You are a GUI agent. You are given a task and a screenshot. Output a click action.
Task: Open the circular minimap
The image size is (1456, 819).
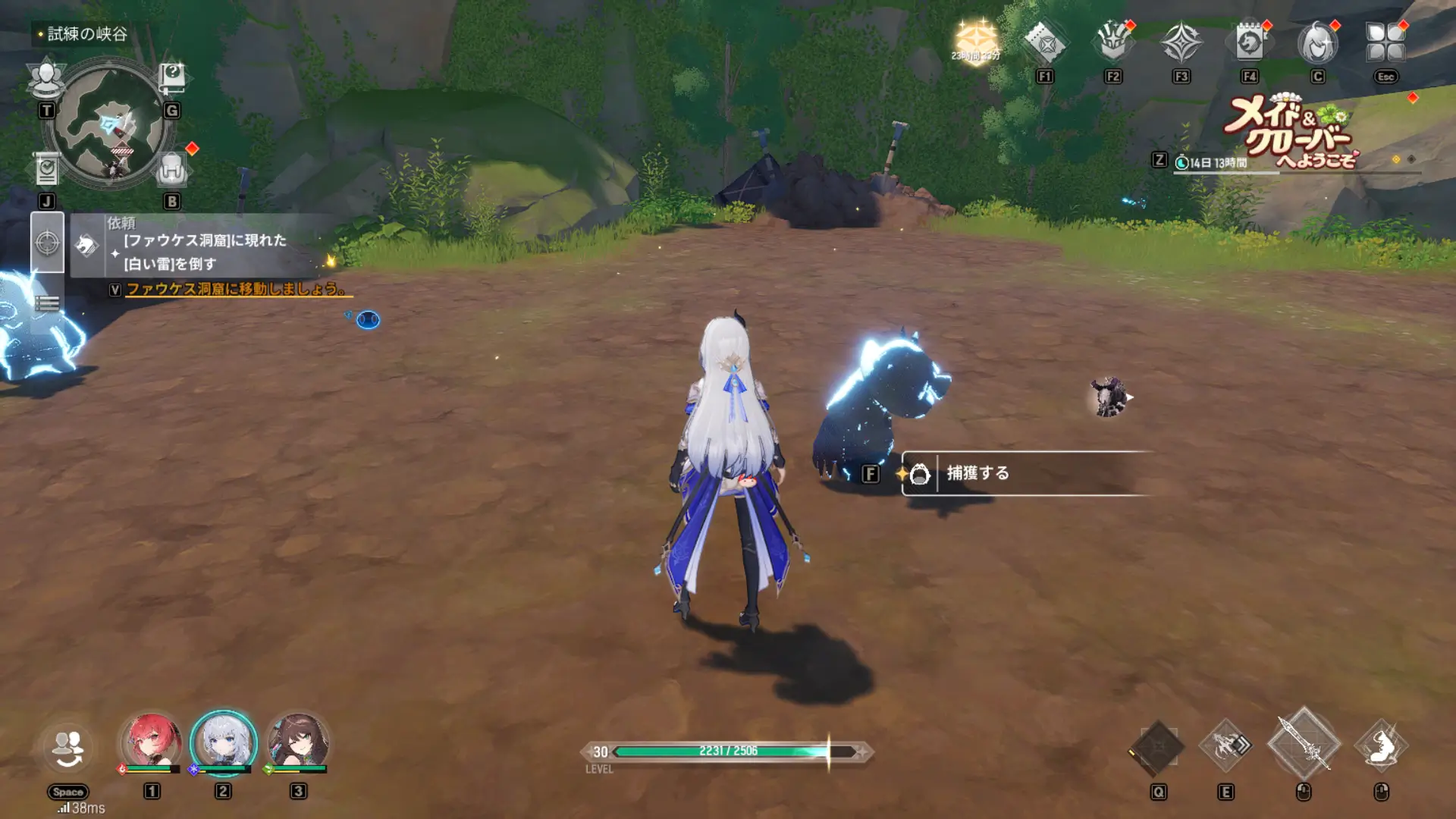coord(109,125)
